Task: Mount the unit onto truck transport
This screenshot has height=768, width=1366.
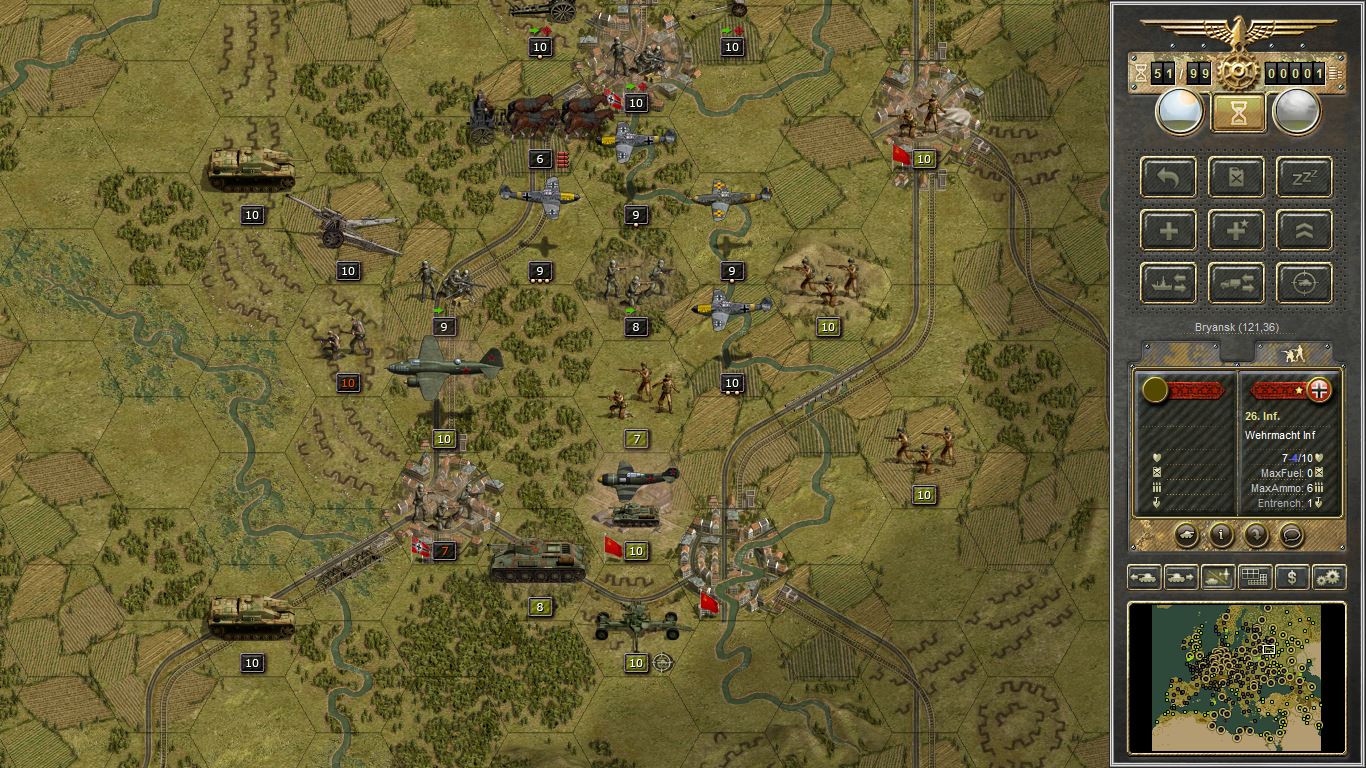Action: [1236, 283]
